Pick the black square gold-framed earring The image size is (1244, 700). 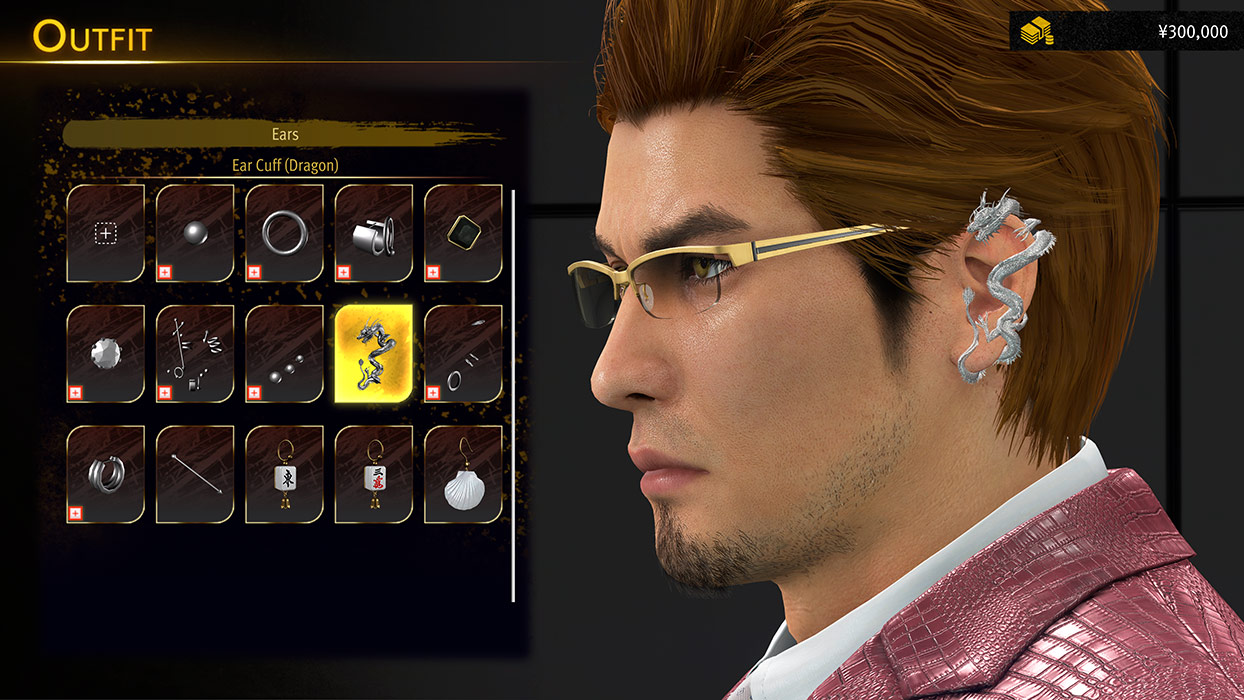coord(463,233)
